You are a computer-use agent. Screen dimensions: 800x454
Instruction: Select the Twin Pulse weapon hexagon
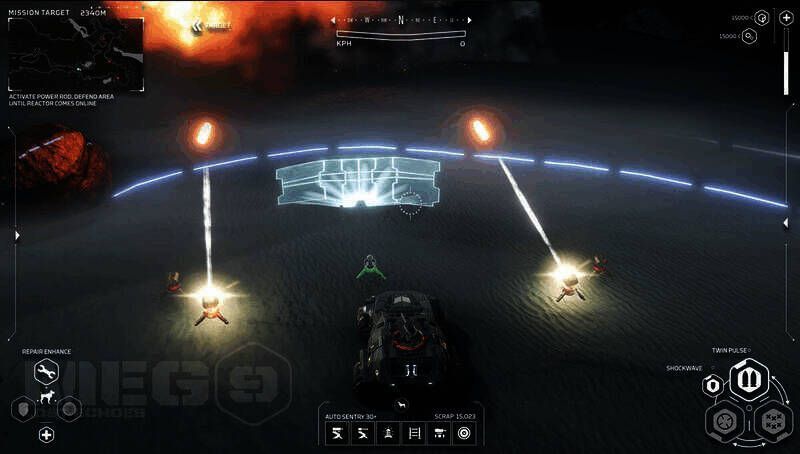tap(746, 380)
